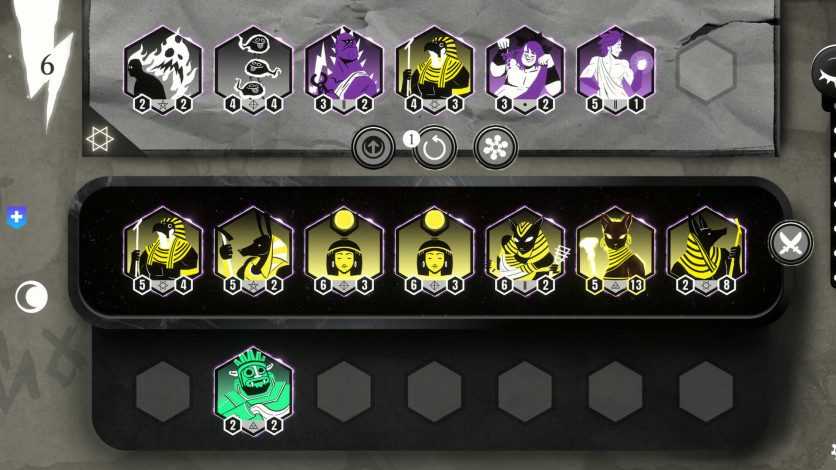Select the yellow cat goddess card
This screenshot has height=470, width=836.
tap(615, 249)
